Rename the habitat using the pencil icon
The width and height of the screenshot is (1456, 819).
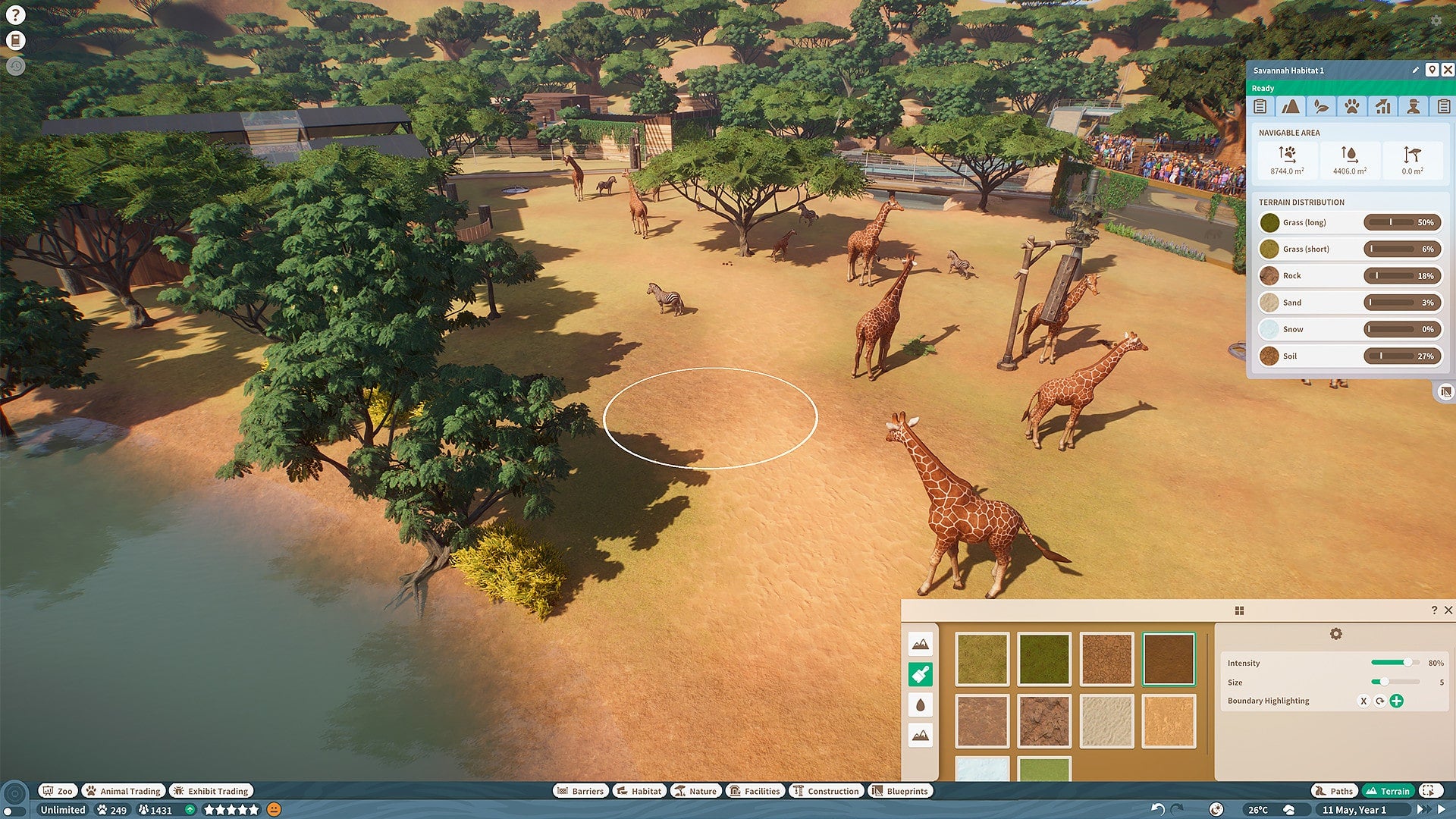(1415, 70)
